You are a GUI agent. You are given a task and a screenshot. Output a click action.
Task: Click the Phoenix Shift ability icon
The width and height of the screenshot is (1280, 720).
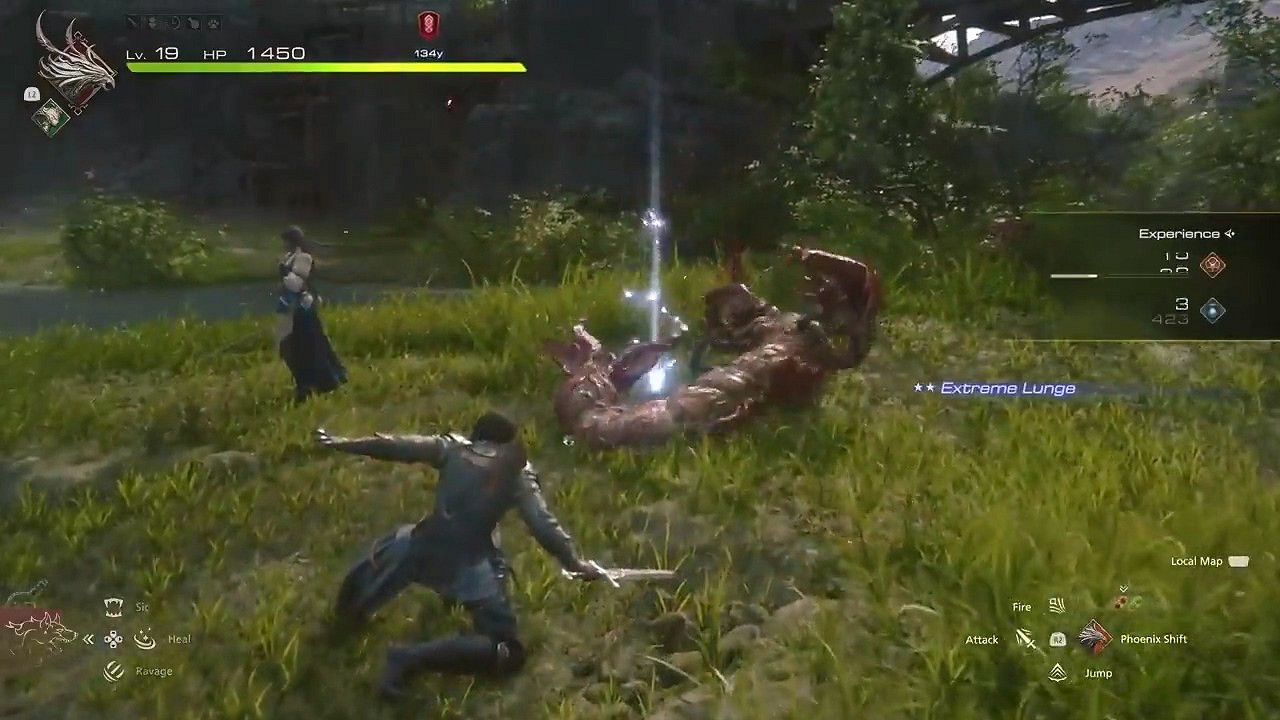1094,637
